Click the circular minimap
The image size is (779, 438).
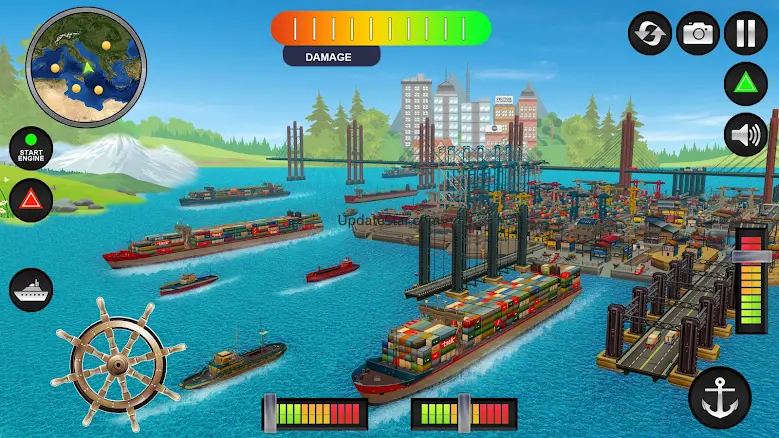[86, 67]
